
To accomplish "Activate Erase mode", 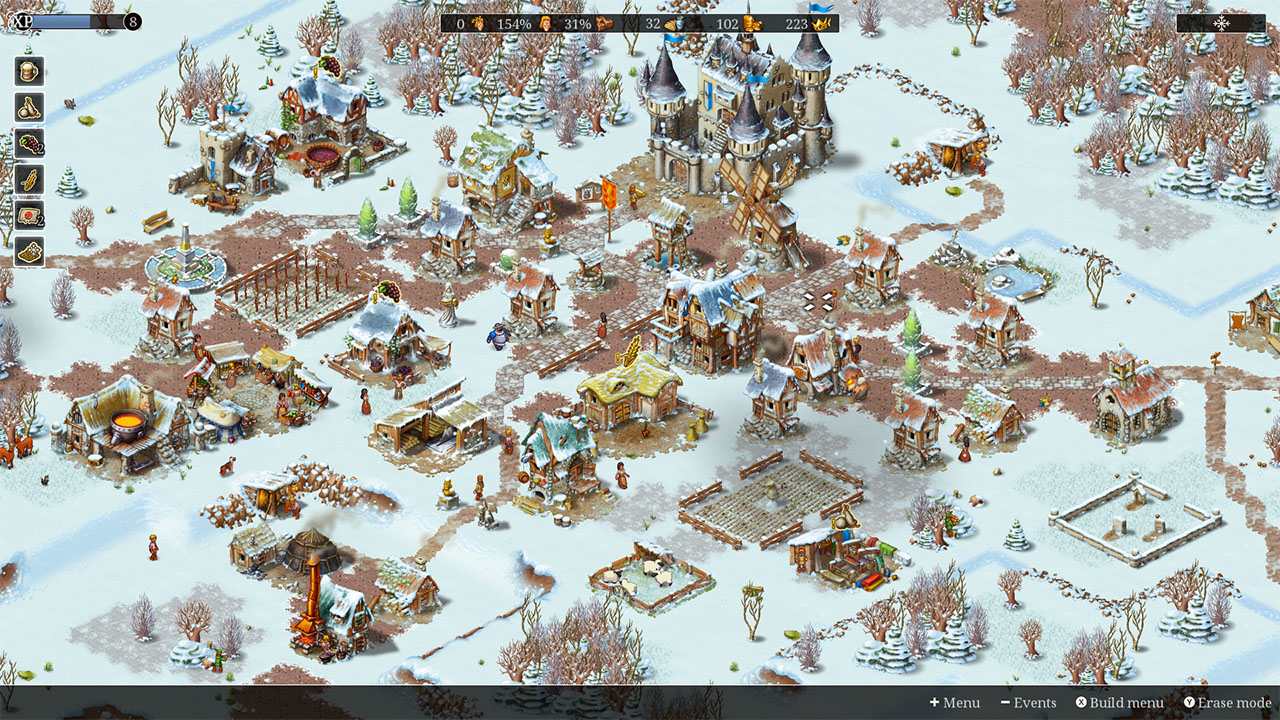I will (x=1228, y=703).
